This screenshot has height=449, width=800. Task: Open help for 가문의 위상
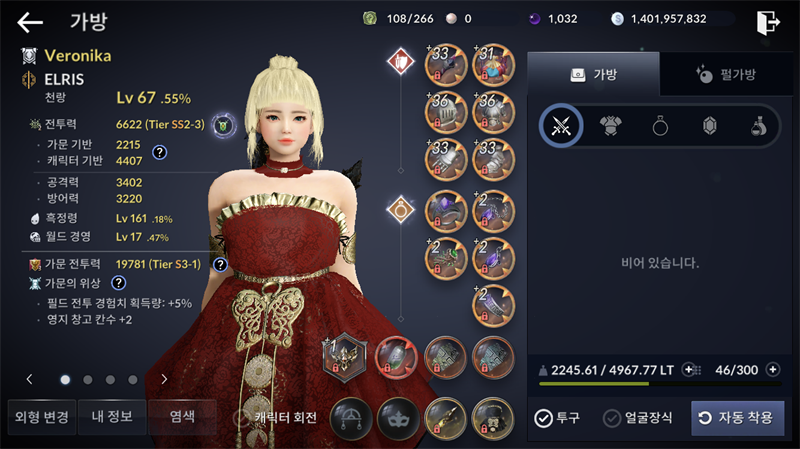point(118,283)
